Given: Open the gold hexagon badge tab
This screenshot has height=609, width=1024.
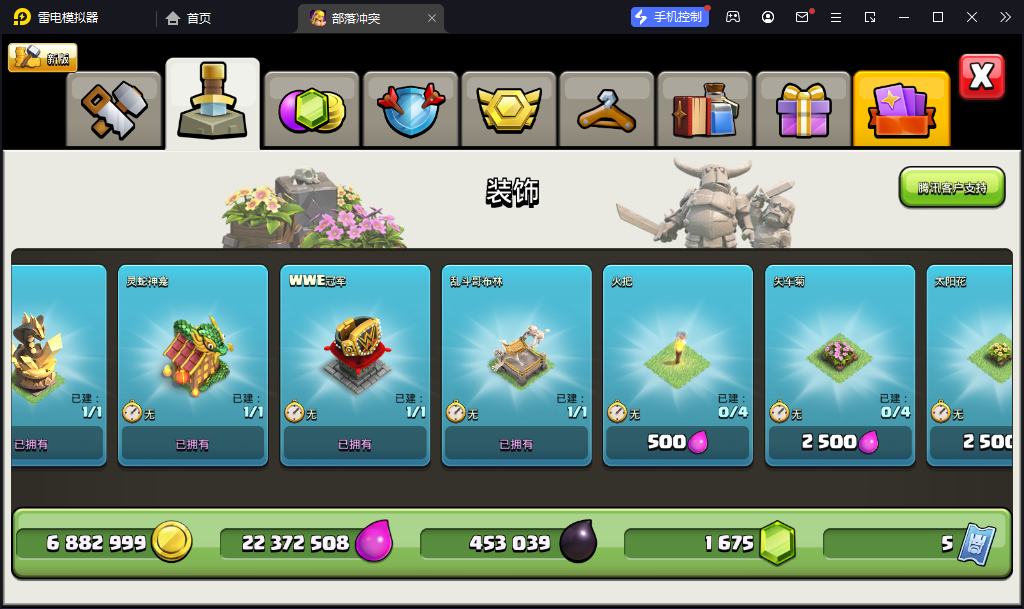Looking at the screenshot, I should point(508,109).
